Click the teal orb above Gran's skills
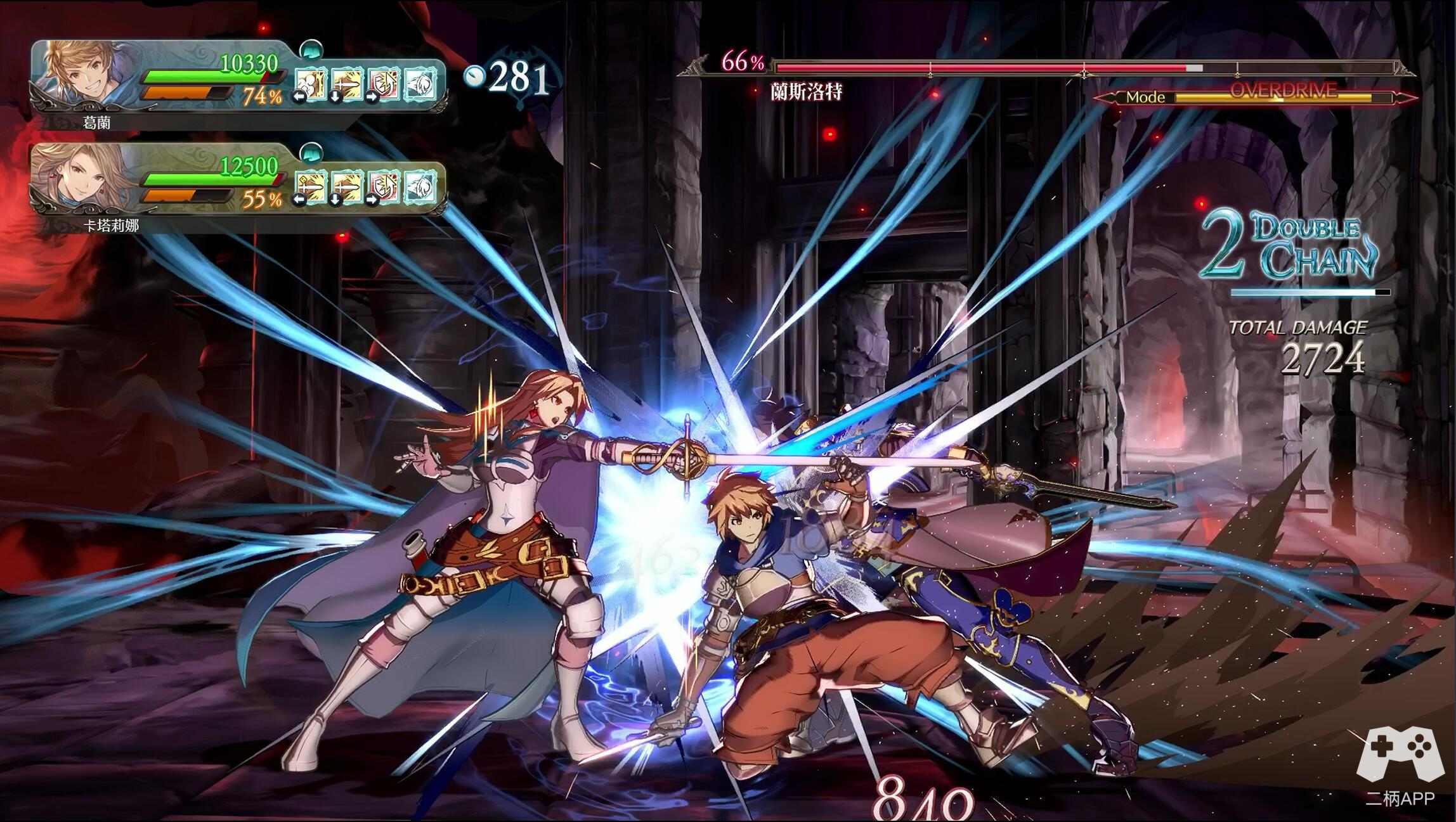Image resolution: width=1456 pixels, height=822 pixels. click(311, 48)
